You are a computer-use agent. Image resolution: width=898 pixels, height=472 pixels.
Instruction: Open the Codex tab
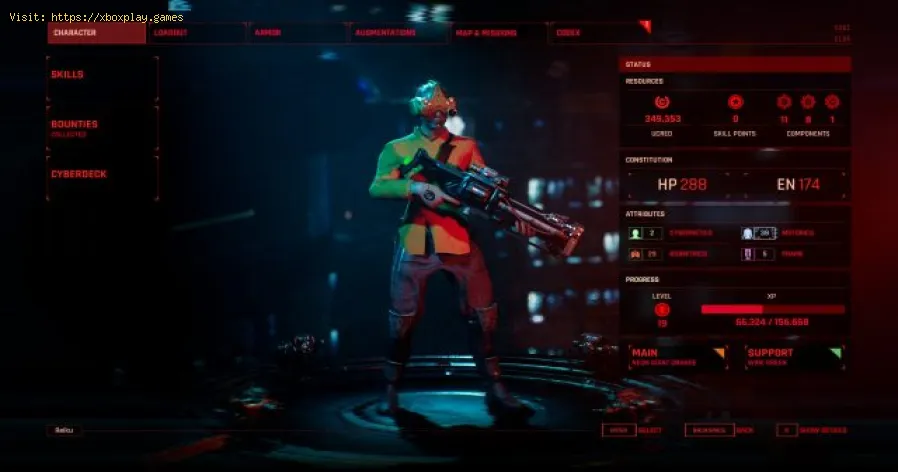[600, 33]
